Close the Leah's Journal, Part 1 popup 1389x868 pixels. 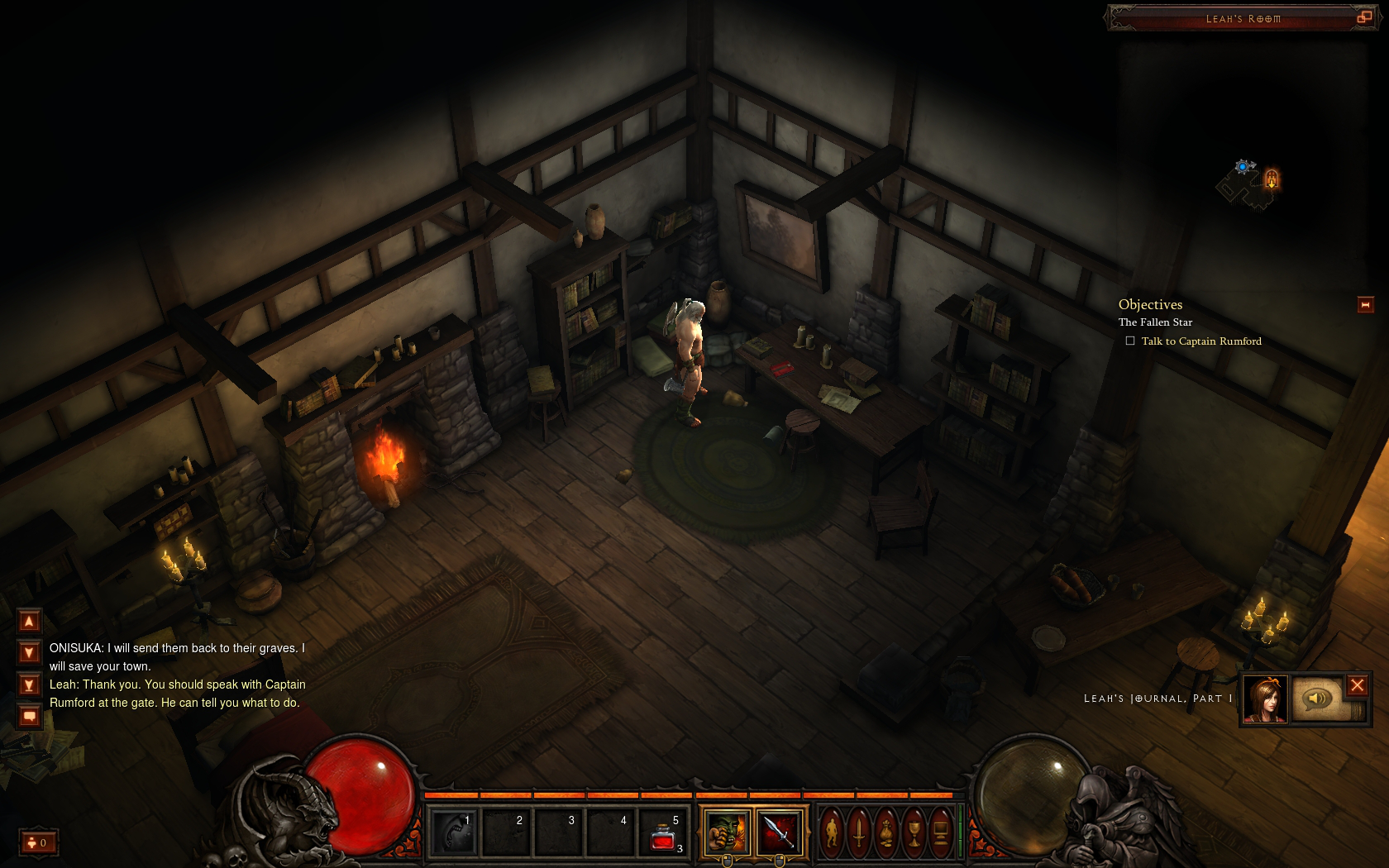[1357, 685]
